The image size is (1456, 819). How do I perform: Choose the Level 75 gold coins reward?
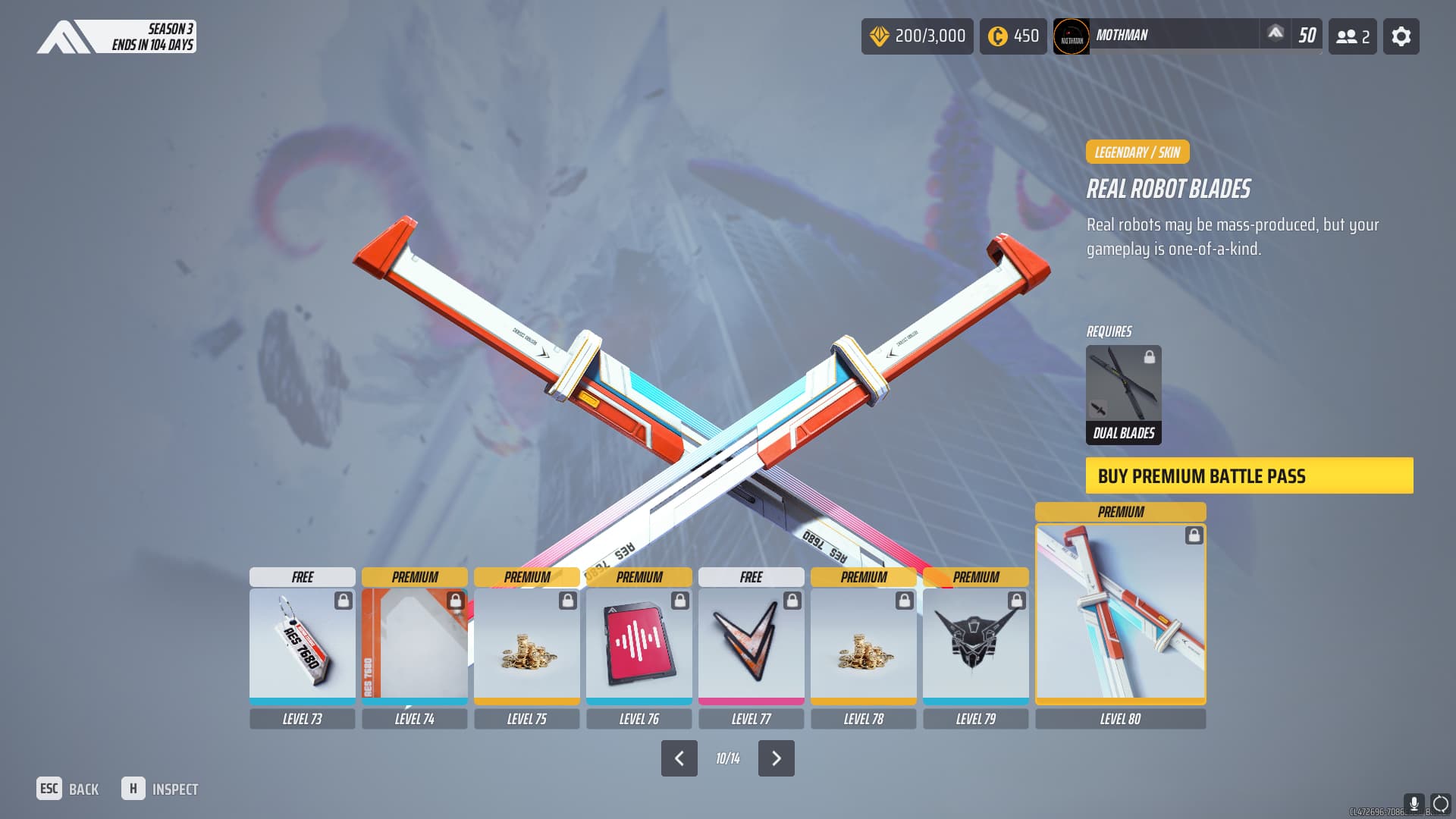click(526, 645)
